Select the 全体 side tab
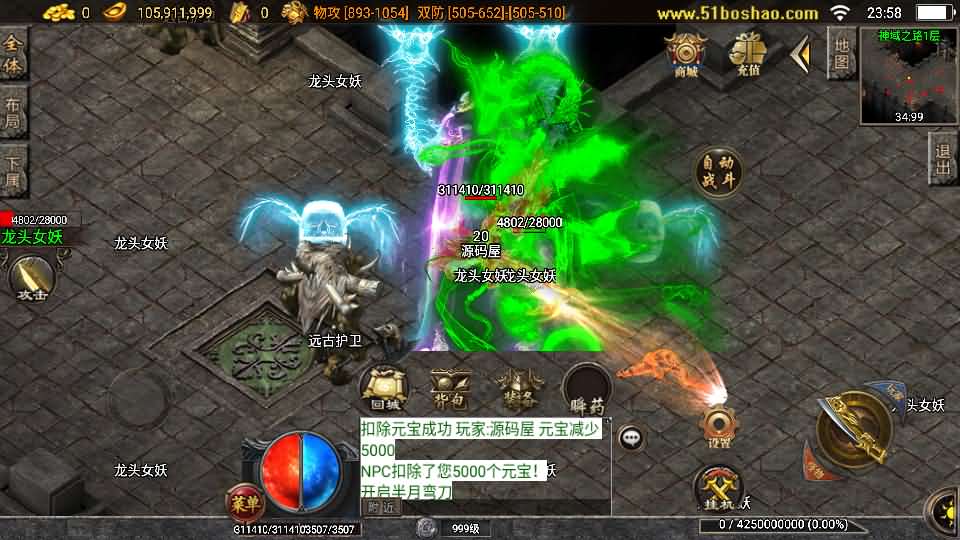Image resolution: width=960 pixels, height=540 pixels. tap(13, 56)
